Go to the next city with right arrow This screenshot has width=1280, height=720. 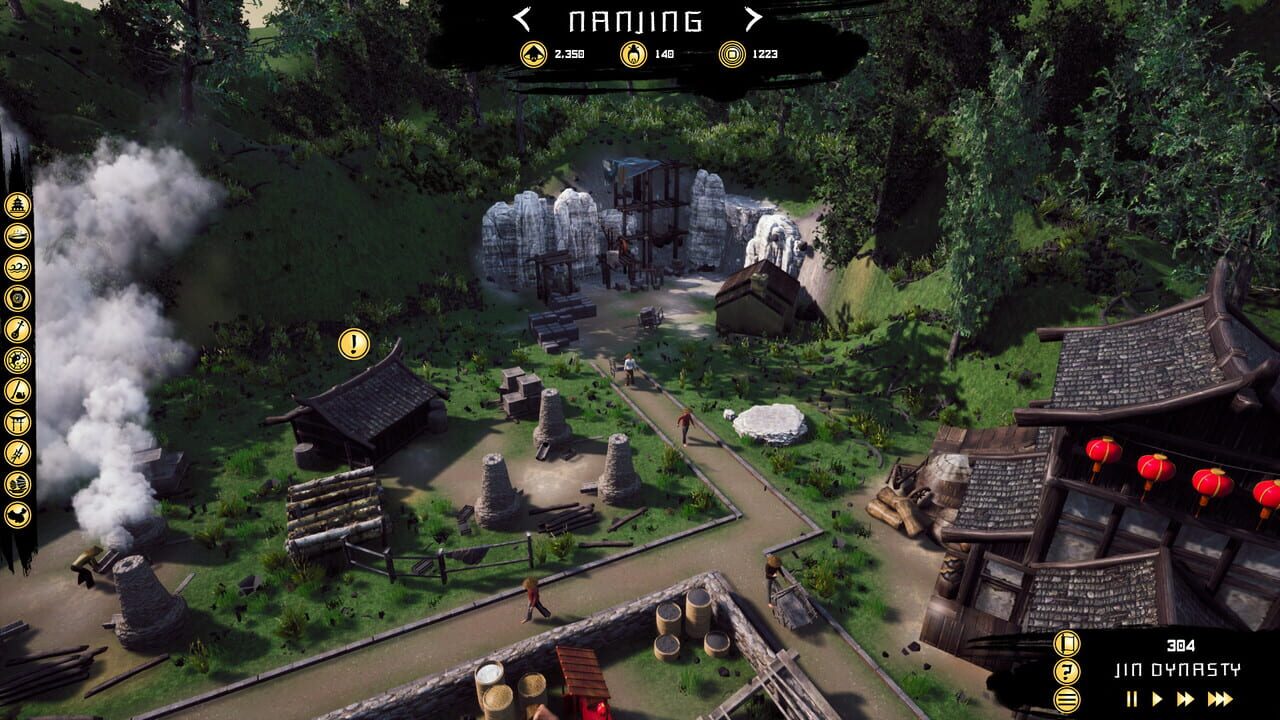click(x=753, y=19)
